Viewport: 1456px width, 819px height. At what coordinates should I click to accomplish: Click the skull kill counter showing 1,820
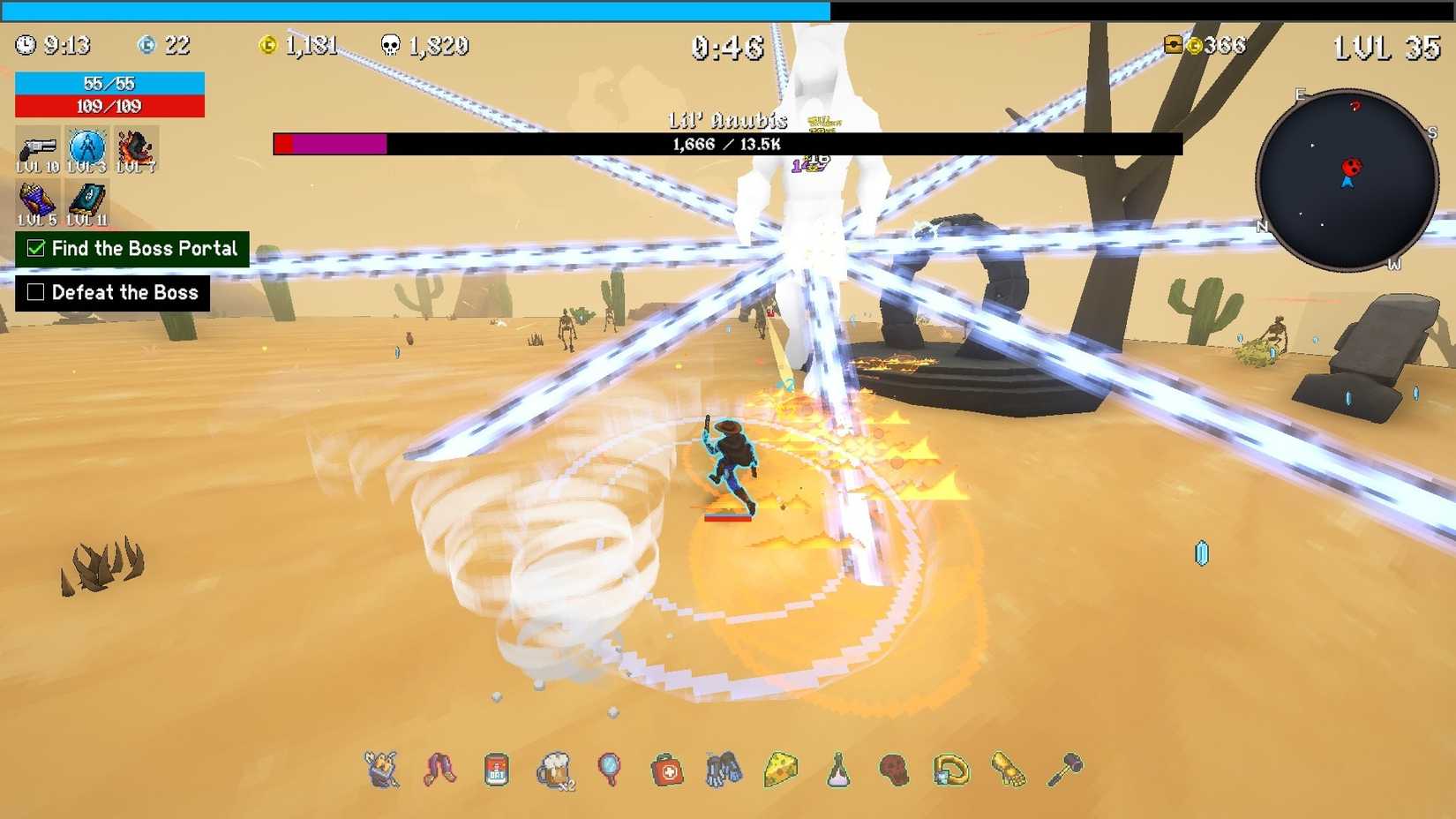click(x=424, y=46)
